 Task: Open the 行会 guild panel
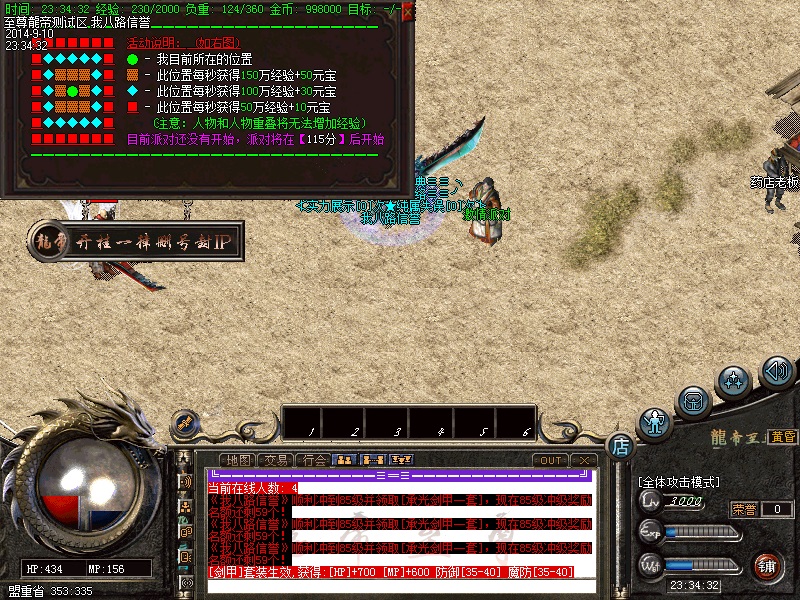coord(314,460)
